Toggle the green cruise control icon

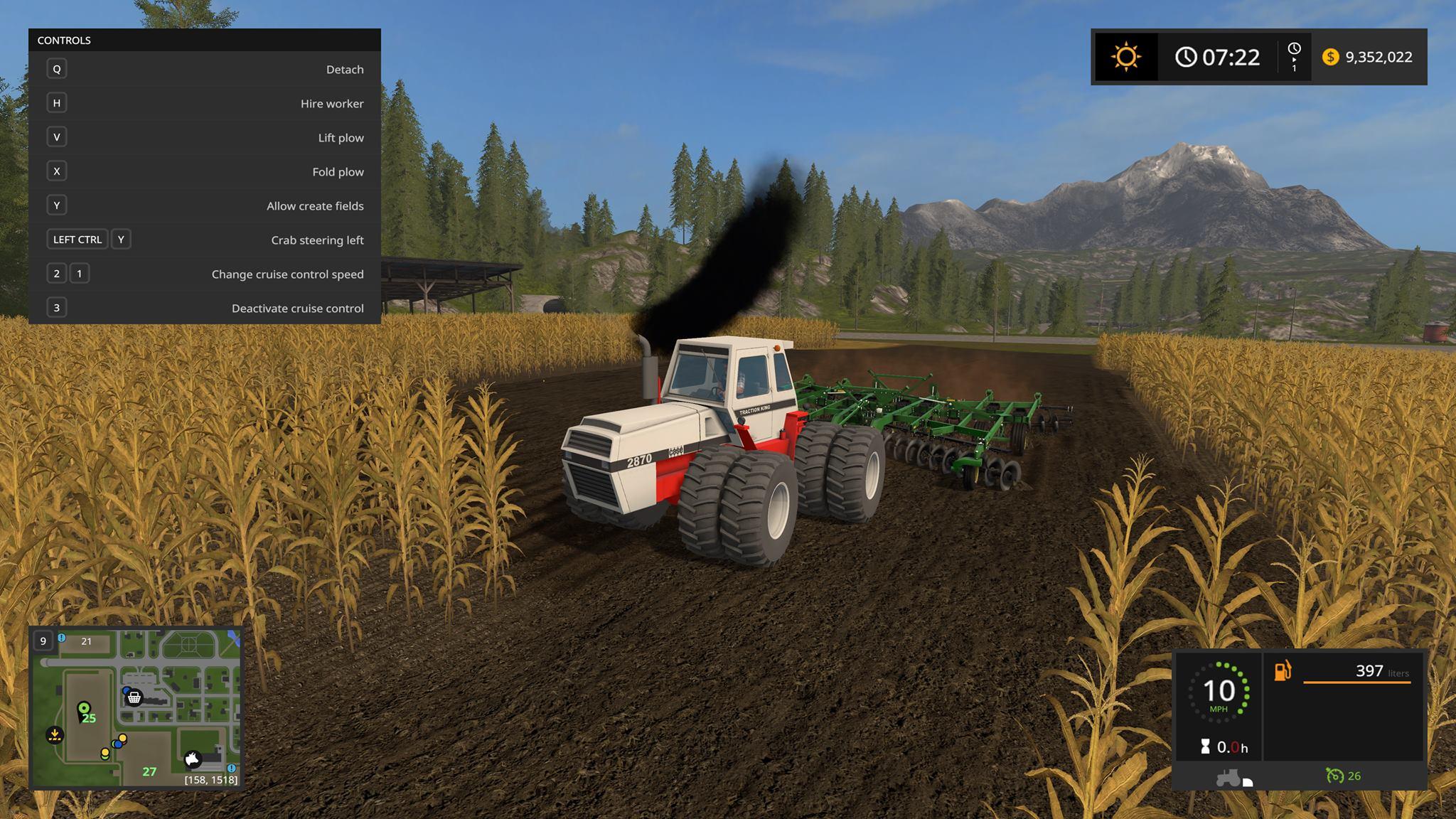point(1334,776)
